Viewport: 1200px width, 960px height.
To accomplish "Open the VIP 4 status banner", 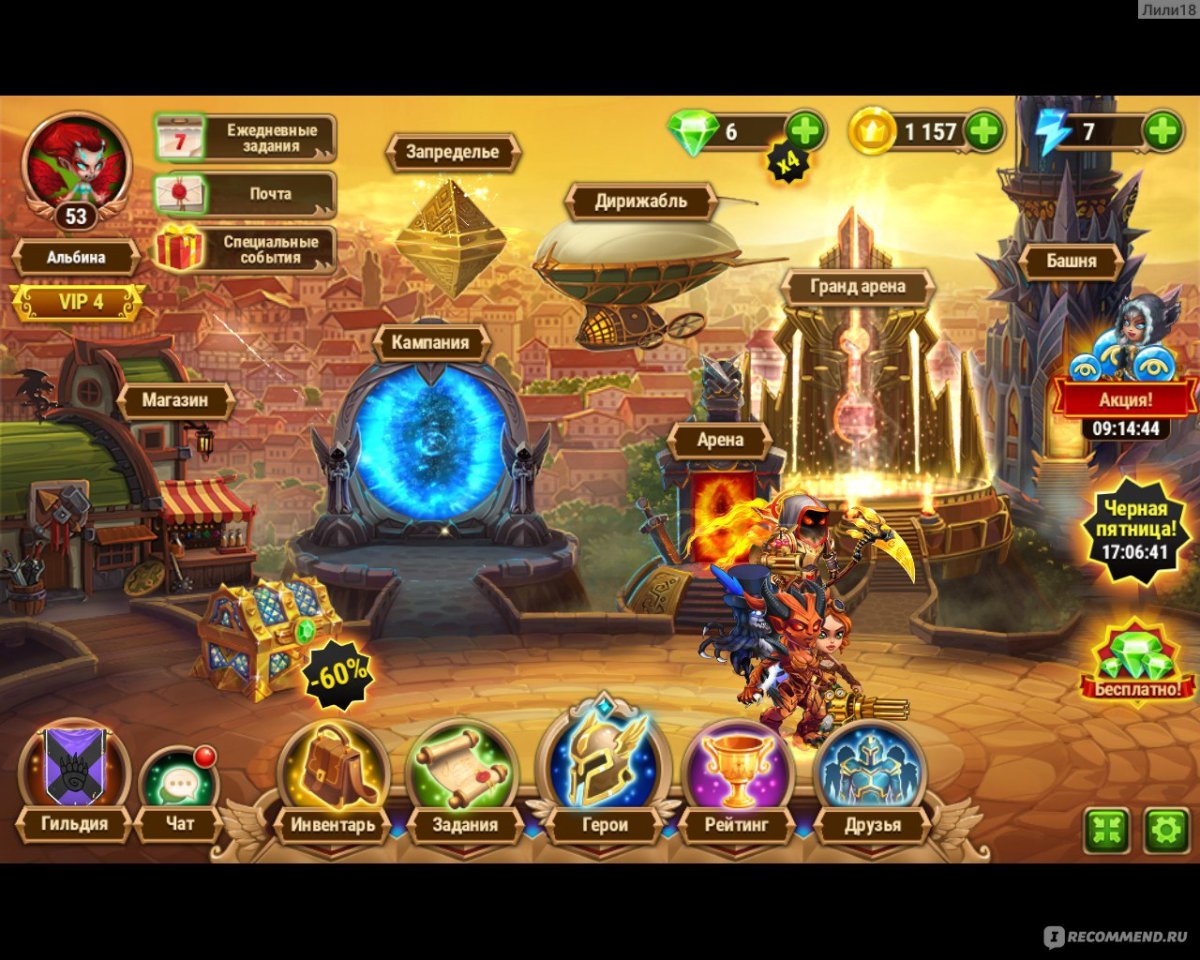I will click(x=77, y=302).
